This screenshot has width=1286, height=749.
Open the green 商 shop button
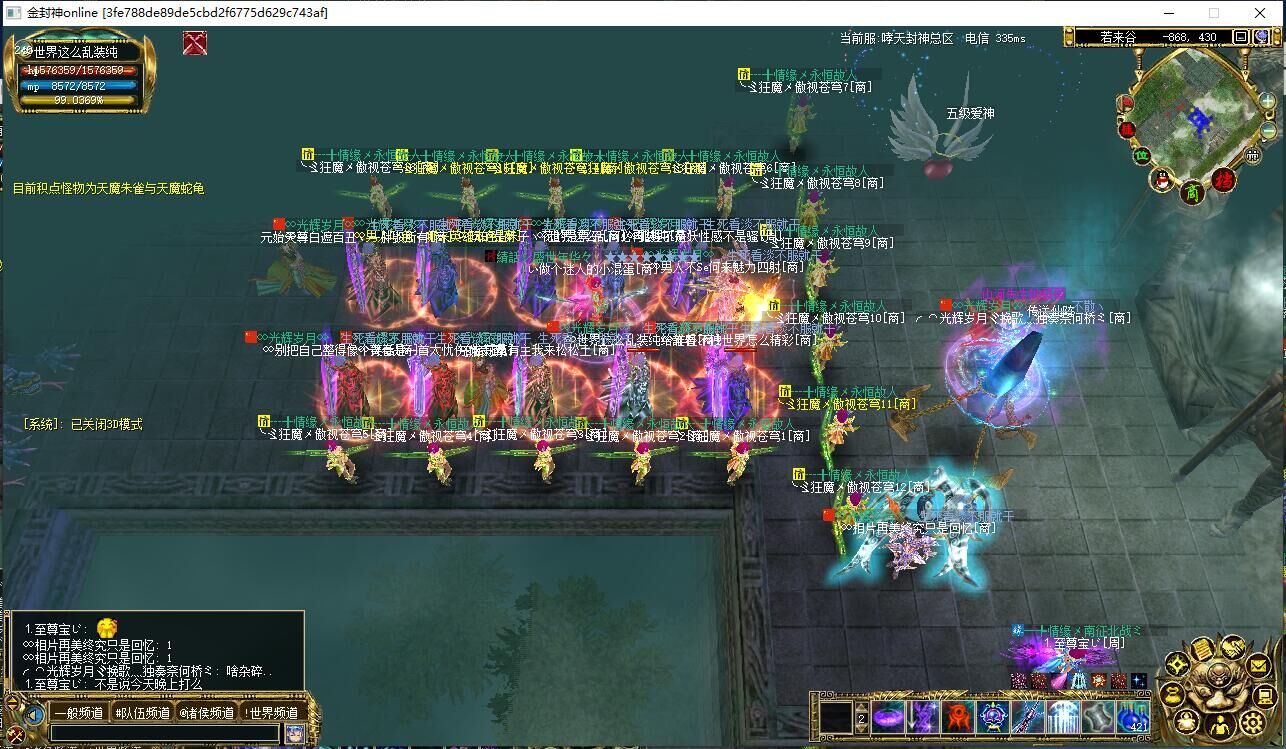coord(1192,191)
